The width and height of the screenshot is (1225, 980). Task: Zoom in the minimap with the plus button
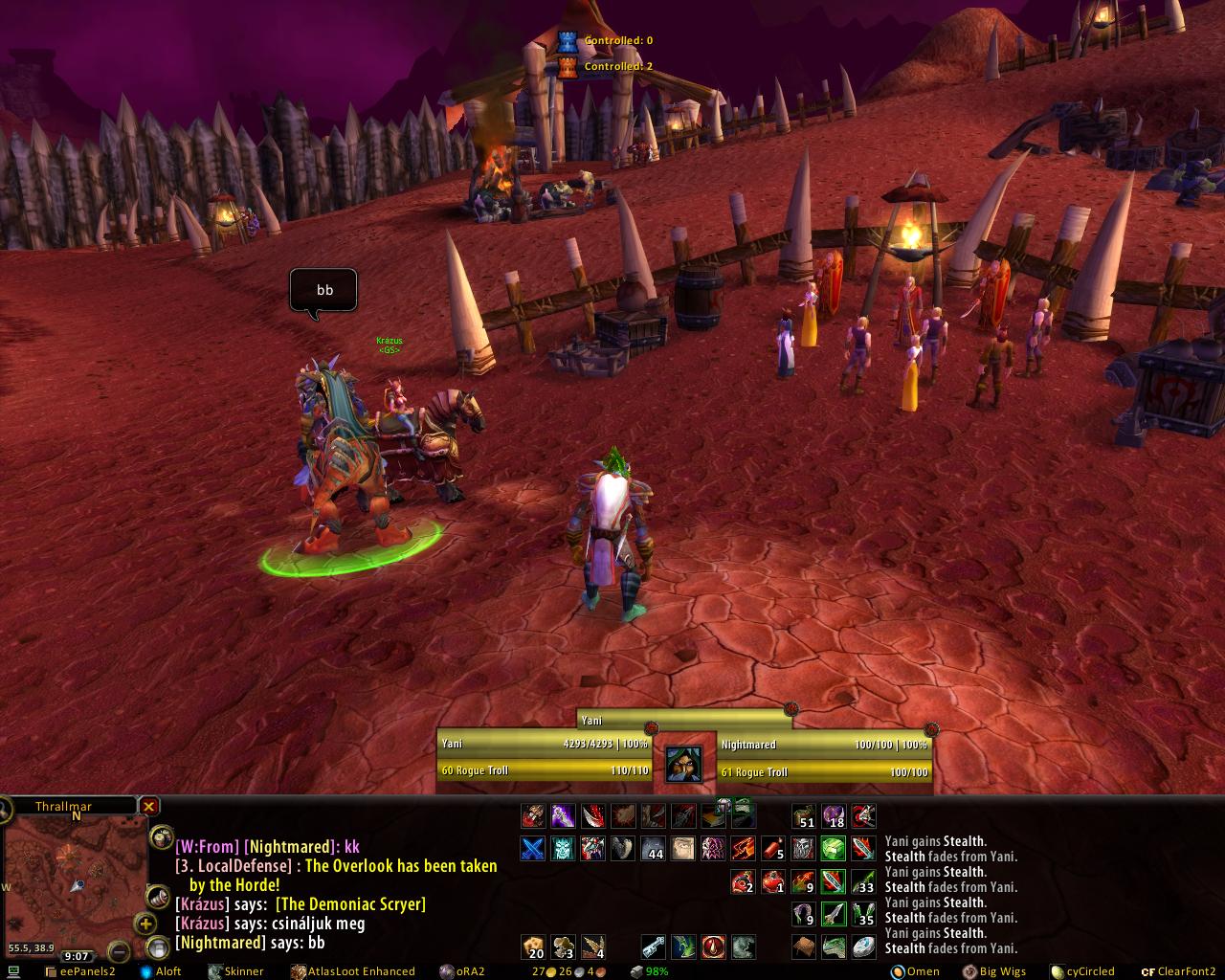click(x=145, y=924)
